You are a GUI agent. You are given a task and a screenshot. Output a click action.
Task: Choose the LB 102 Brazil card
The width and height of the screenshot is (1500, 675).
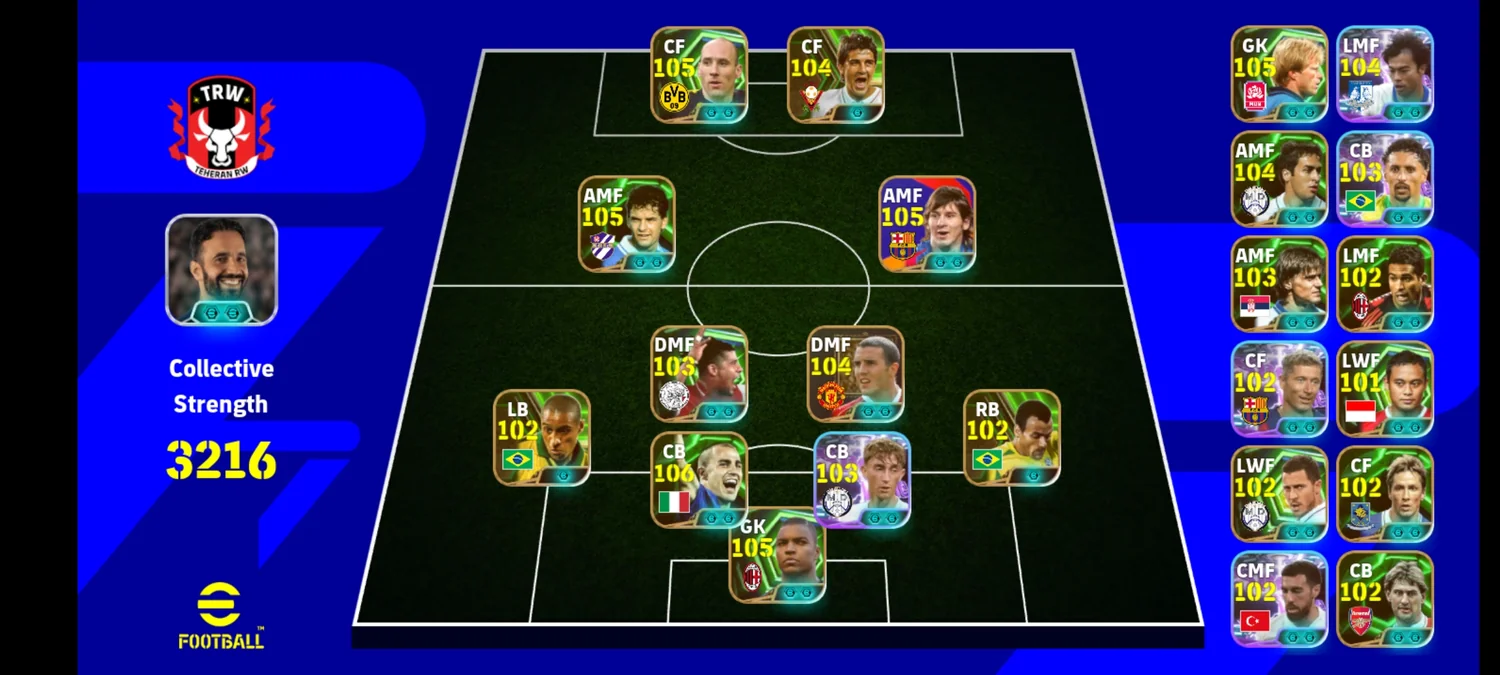[x=541, y=438]
